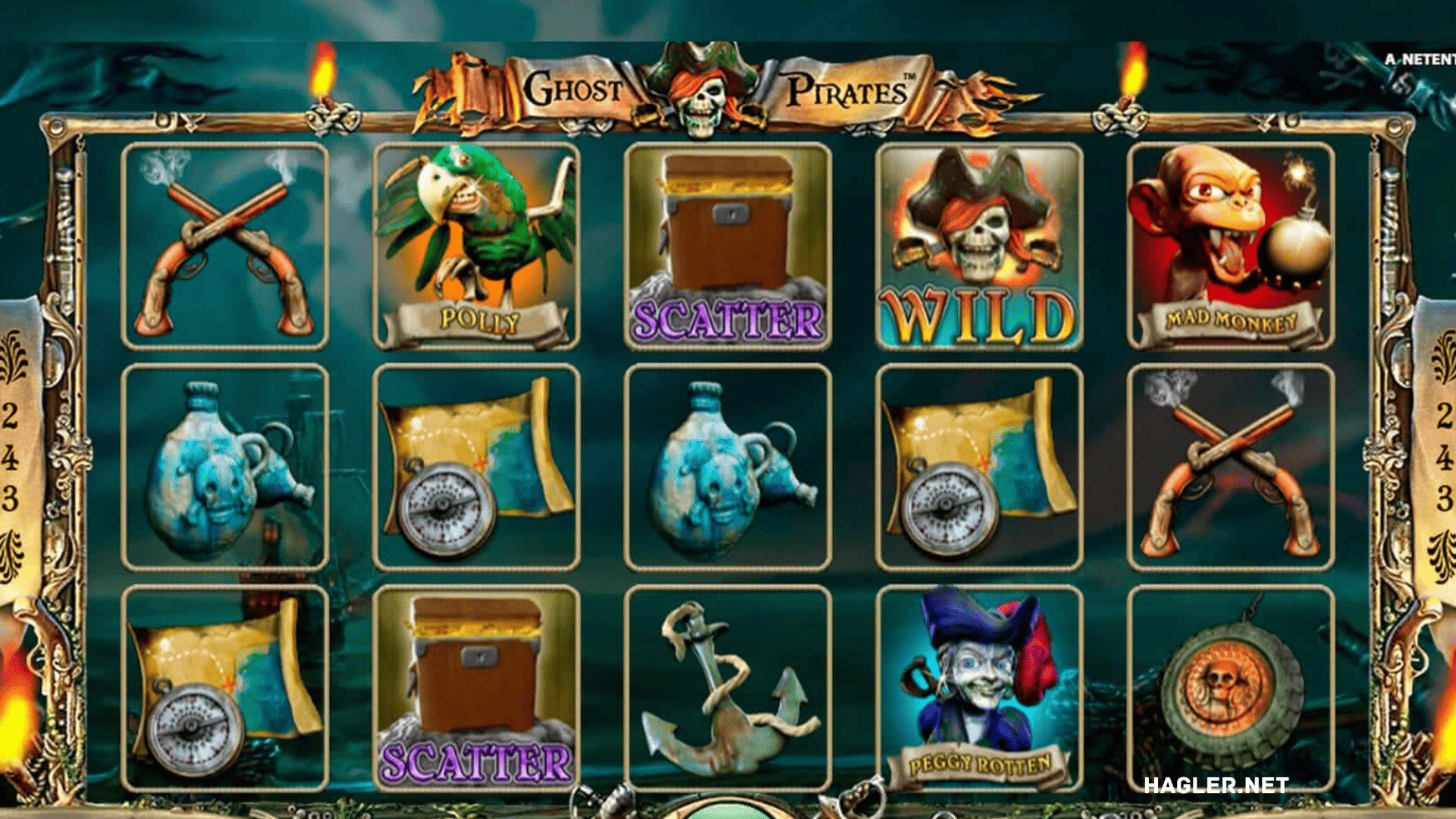
Task: Select payline 2 on the right edge
Action: click(1445, 413)
